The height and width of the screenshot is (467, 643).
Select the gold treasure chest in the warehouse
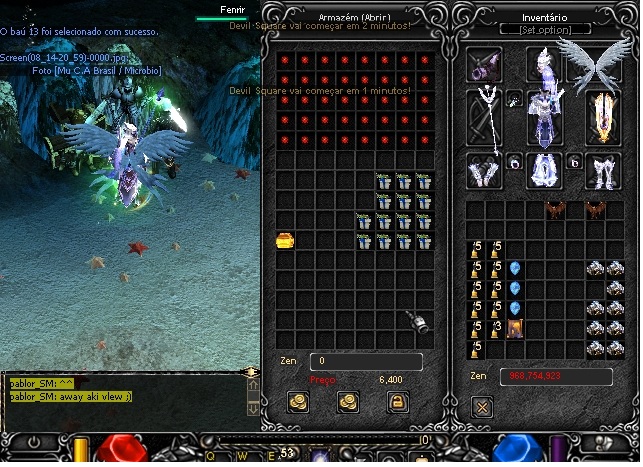(x=284, y=240)
